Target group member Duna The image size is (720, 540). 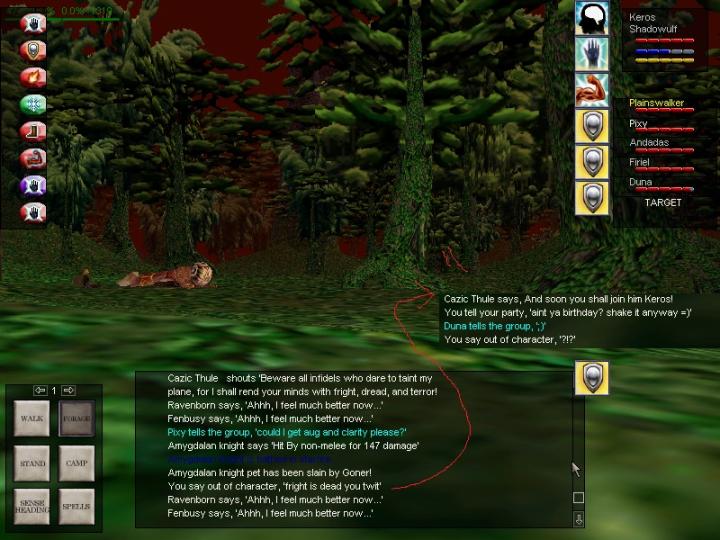click(640, 183)
